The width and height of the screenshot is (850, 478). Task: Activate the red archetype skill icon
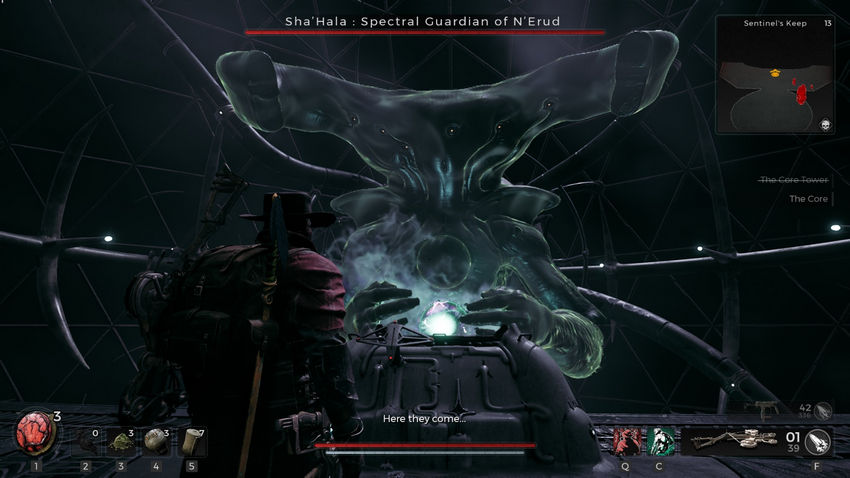click(626, 441)
